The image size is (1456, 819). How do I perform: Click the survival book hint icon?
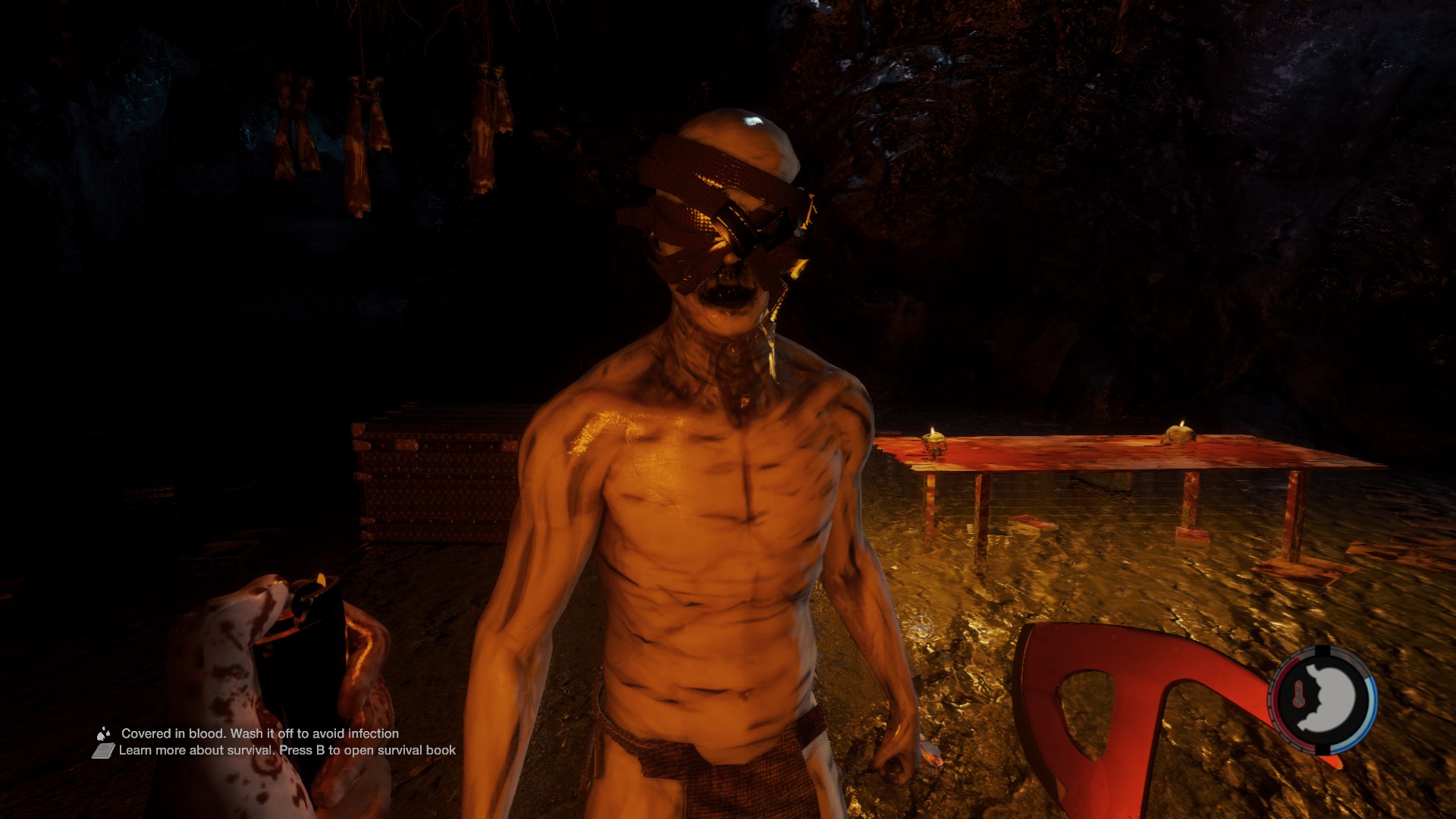click(x=103, y=751)
